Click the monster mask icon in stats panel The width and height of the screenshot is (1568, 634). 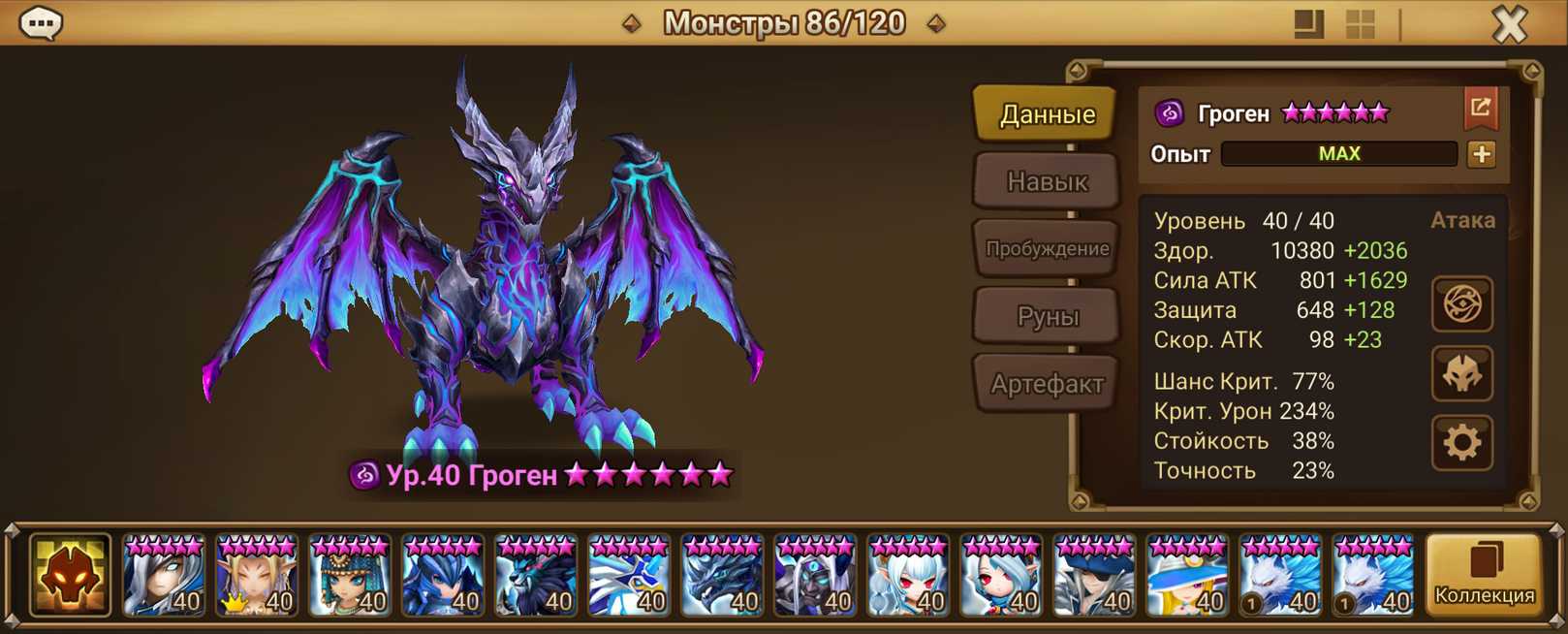coord(1461,374)
